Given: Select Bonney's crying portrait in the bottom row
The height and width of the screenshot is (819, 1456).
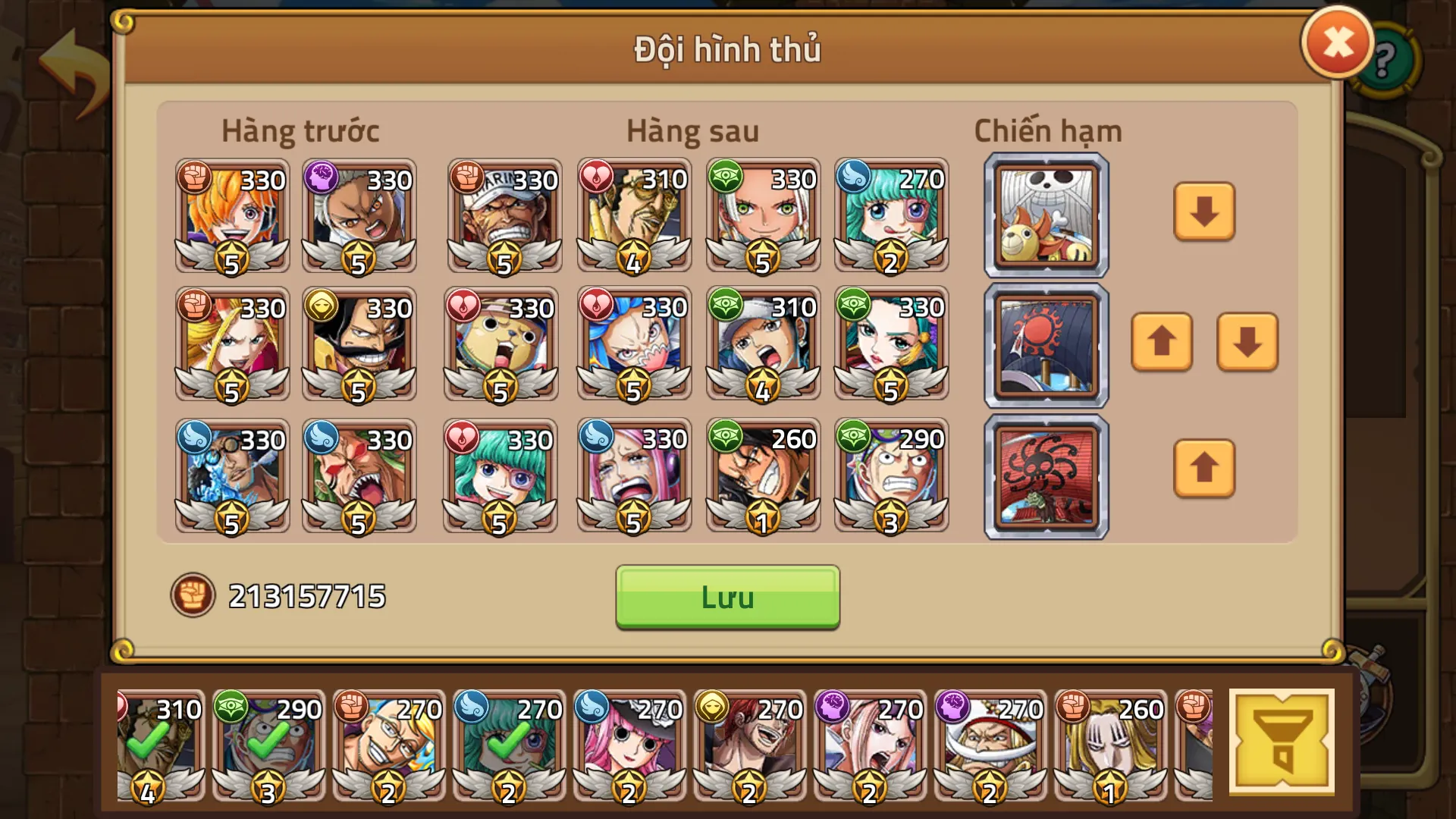Looking at the screenshot, I should coord(633,475).
